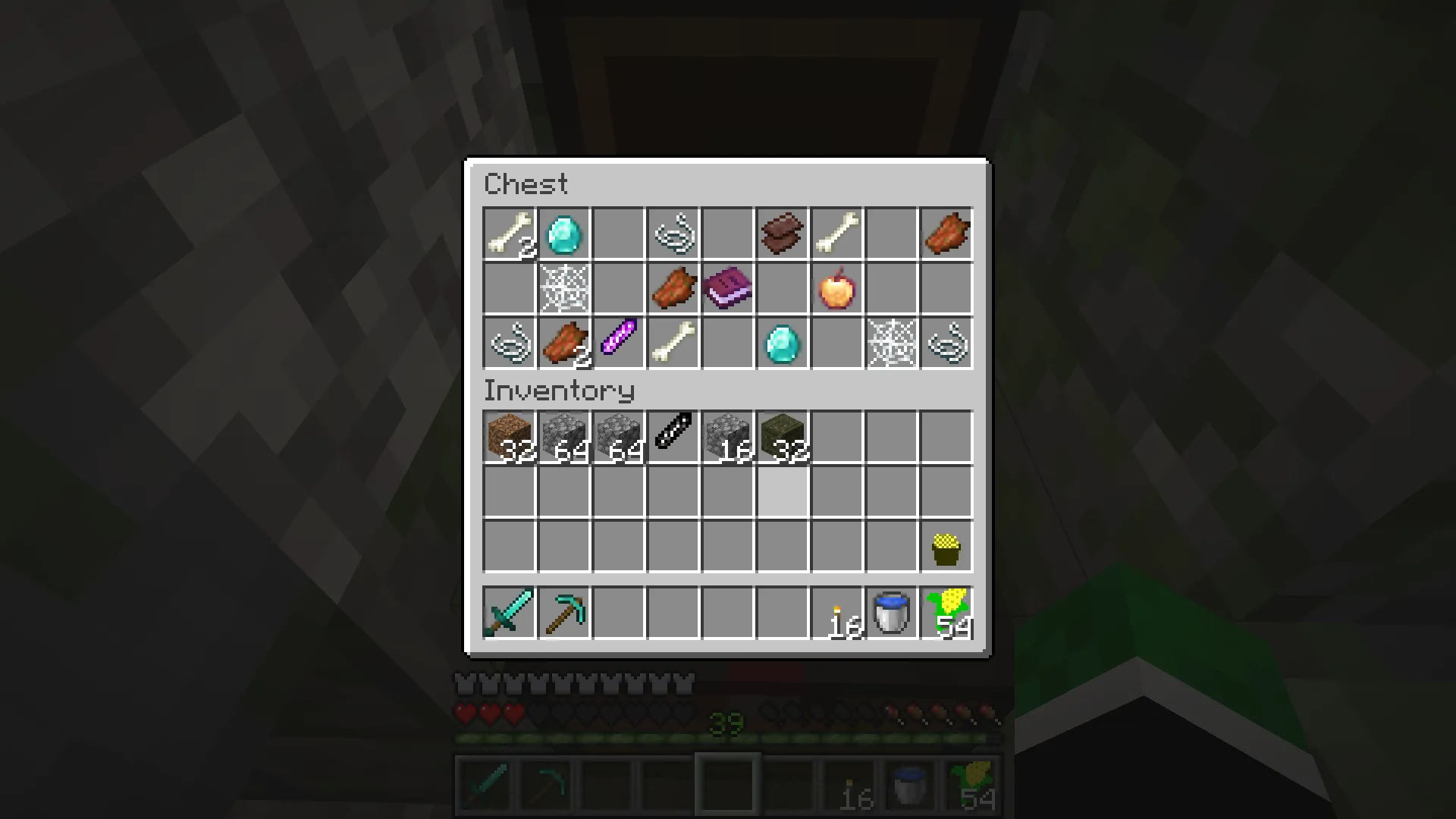Grab the golden apple in the chest

[x=836, y=287]
